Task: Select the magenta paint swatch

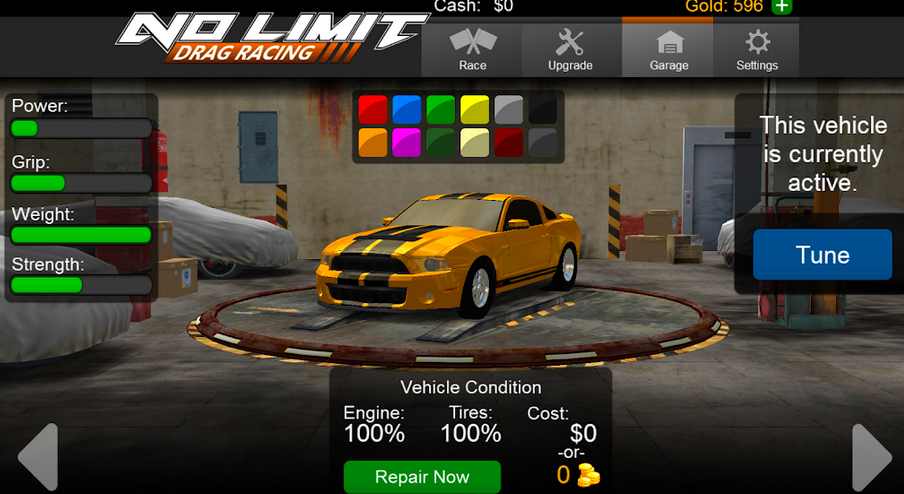Action: tap(407, 142)
